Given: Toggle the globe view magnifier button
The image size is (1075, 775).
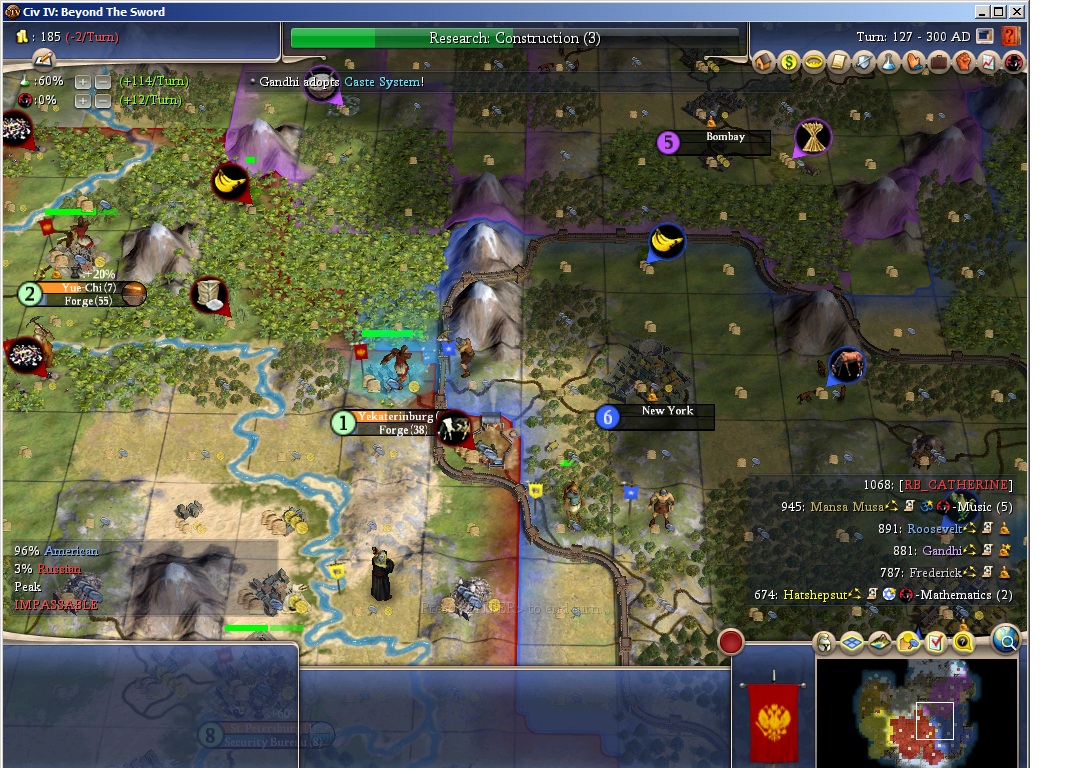Looking at the screenshot, I should [x=1005, y=639].
